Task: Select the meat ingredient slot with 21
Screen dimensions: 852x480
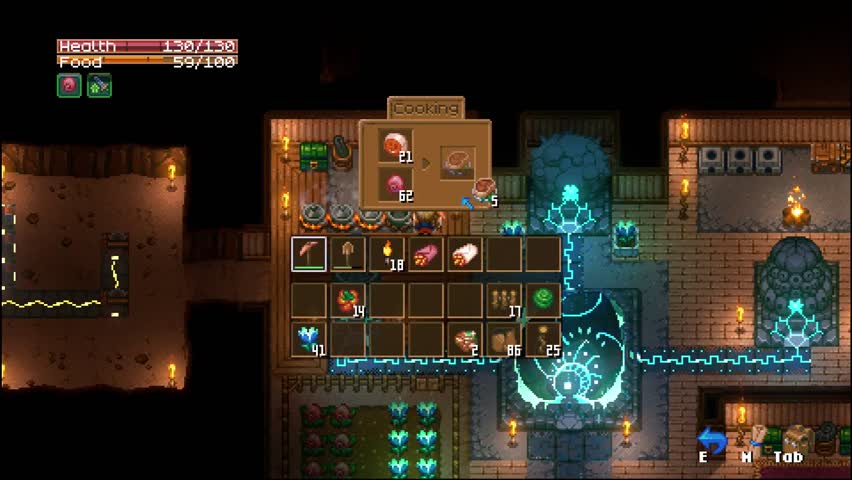Action: (396, 146)
